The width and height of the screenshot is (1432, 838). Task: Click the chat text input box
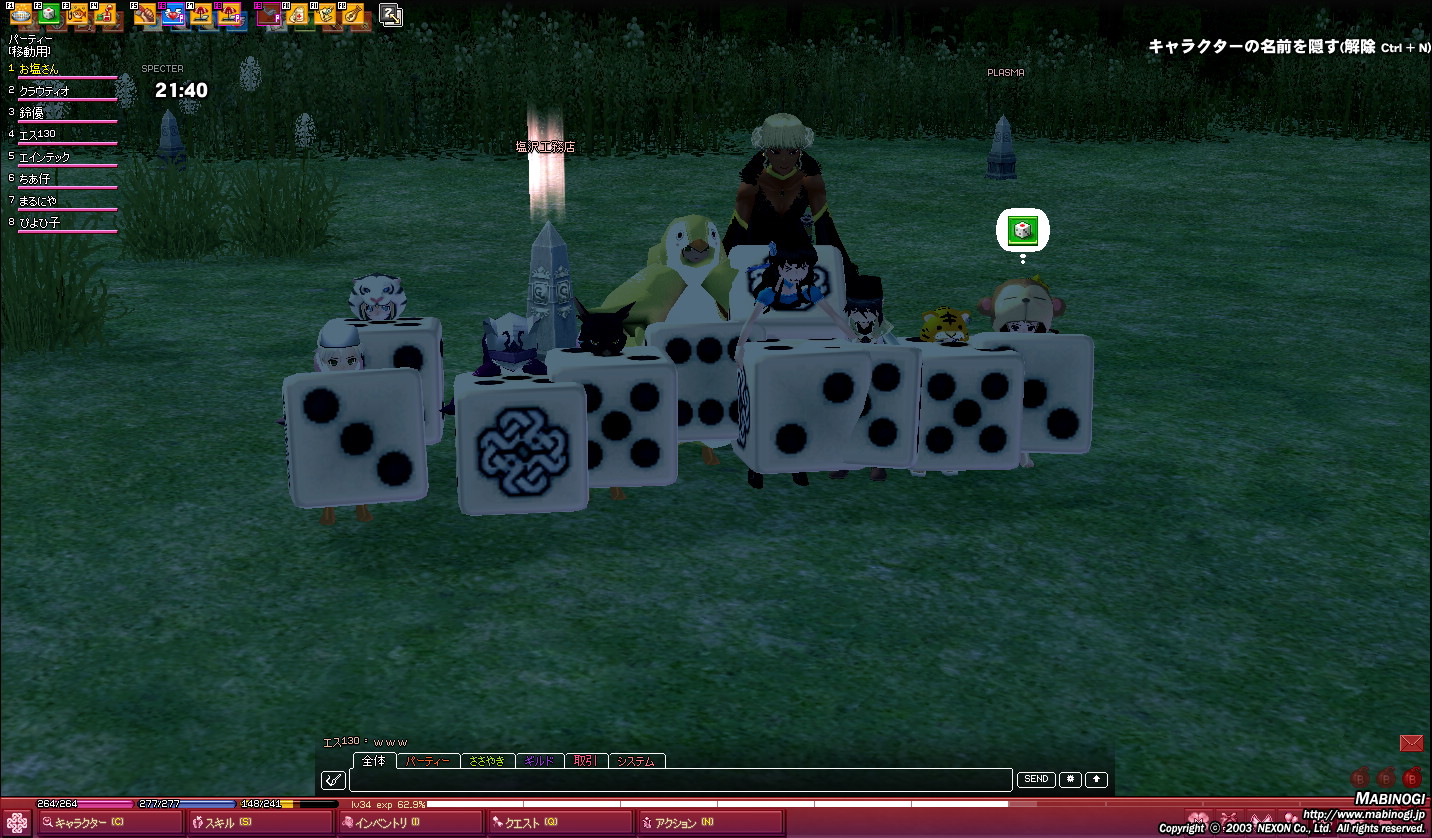pos(680,780)
